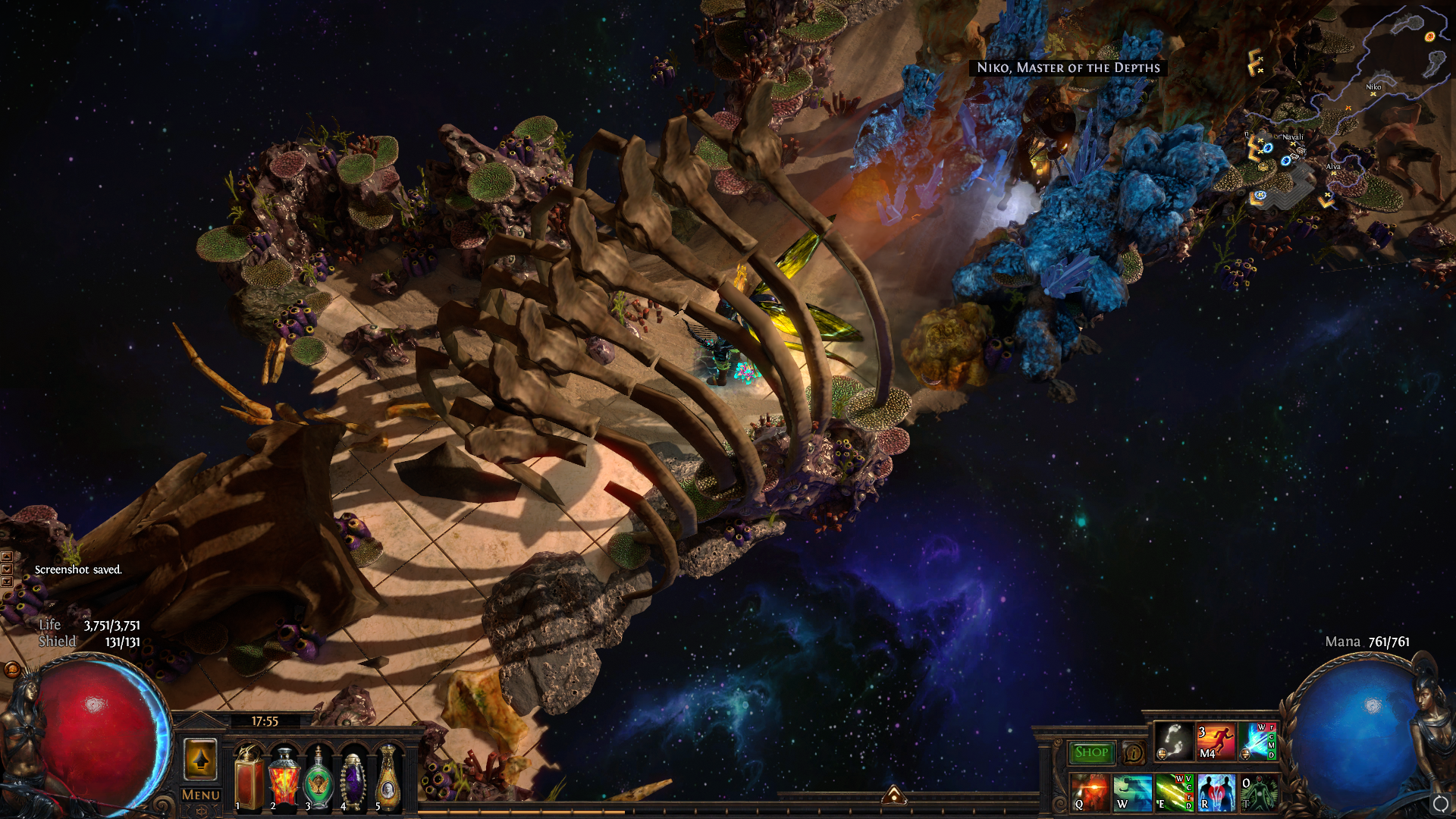The width and height of the screenshot is (1456, 819).
Task: Open the round info speech-bubble button
Action: (x=1134, y=753)
